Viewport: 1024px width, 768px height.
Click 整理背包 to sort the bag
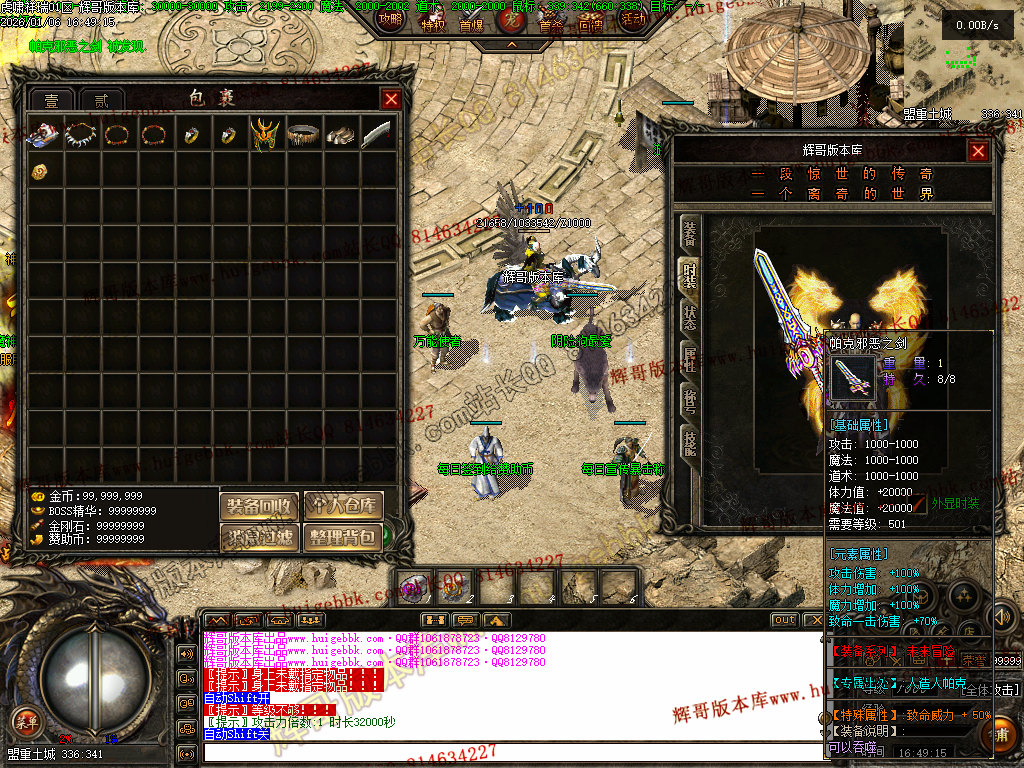[343, 538]
